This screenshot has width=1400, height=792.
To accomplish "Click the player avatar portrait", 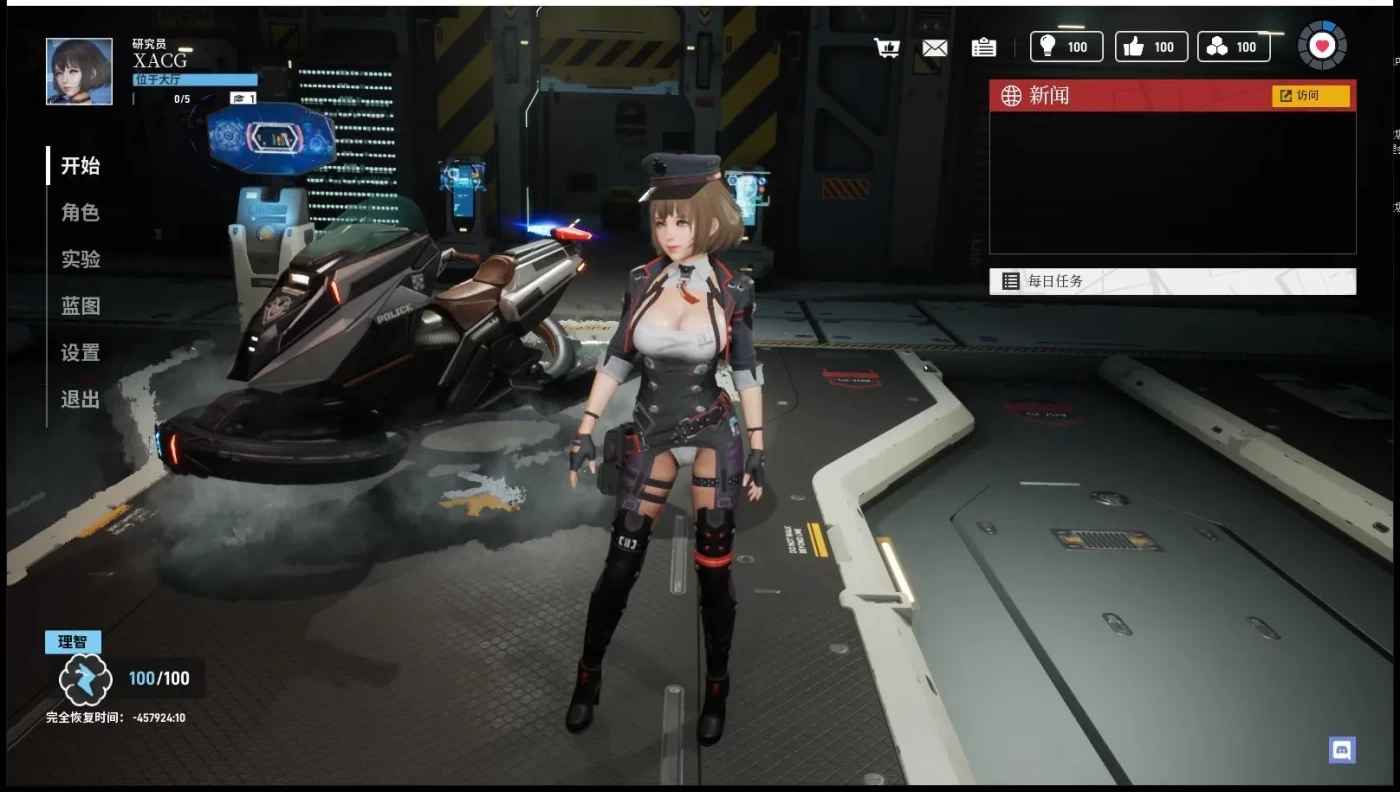I will (79, 71).
